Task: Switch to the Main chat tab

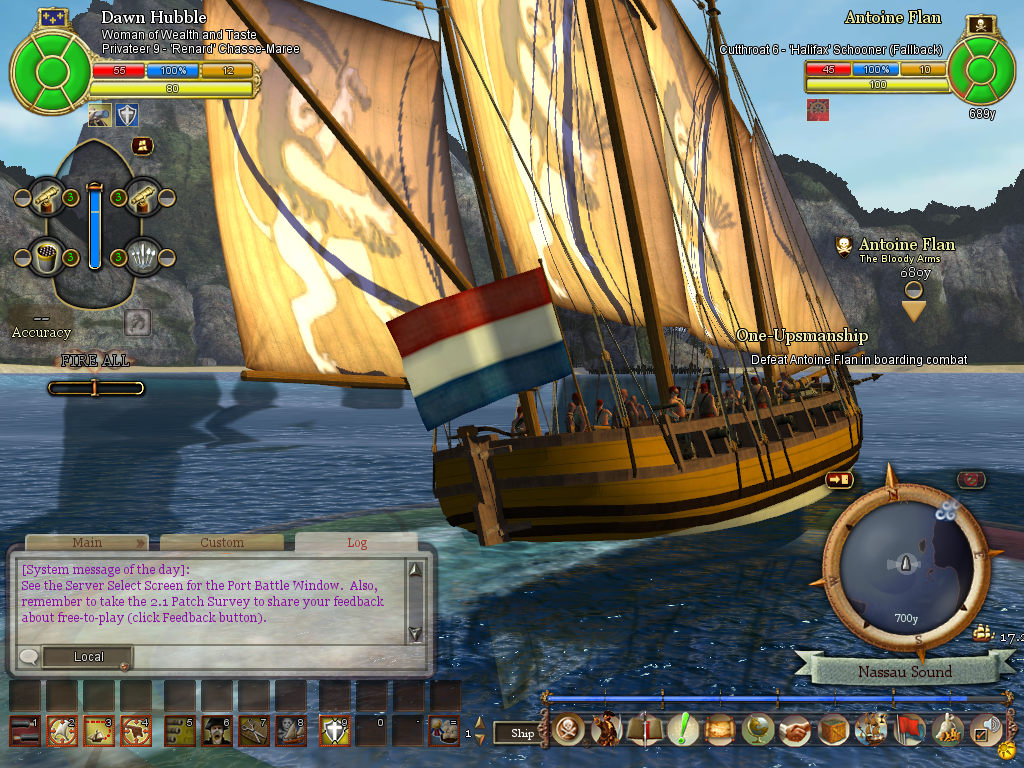Action: point(87,543)
